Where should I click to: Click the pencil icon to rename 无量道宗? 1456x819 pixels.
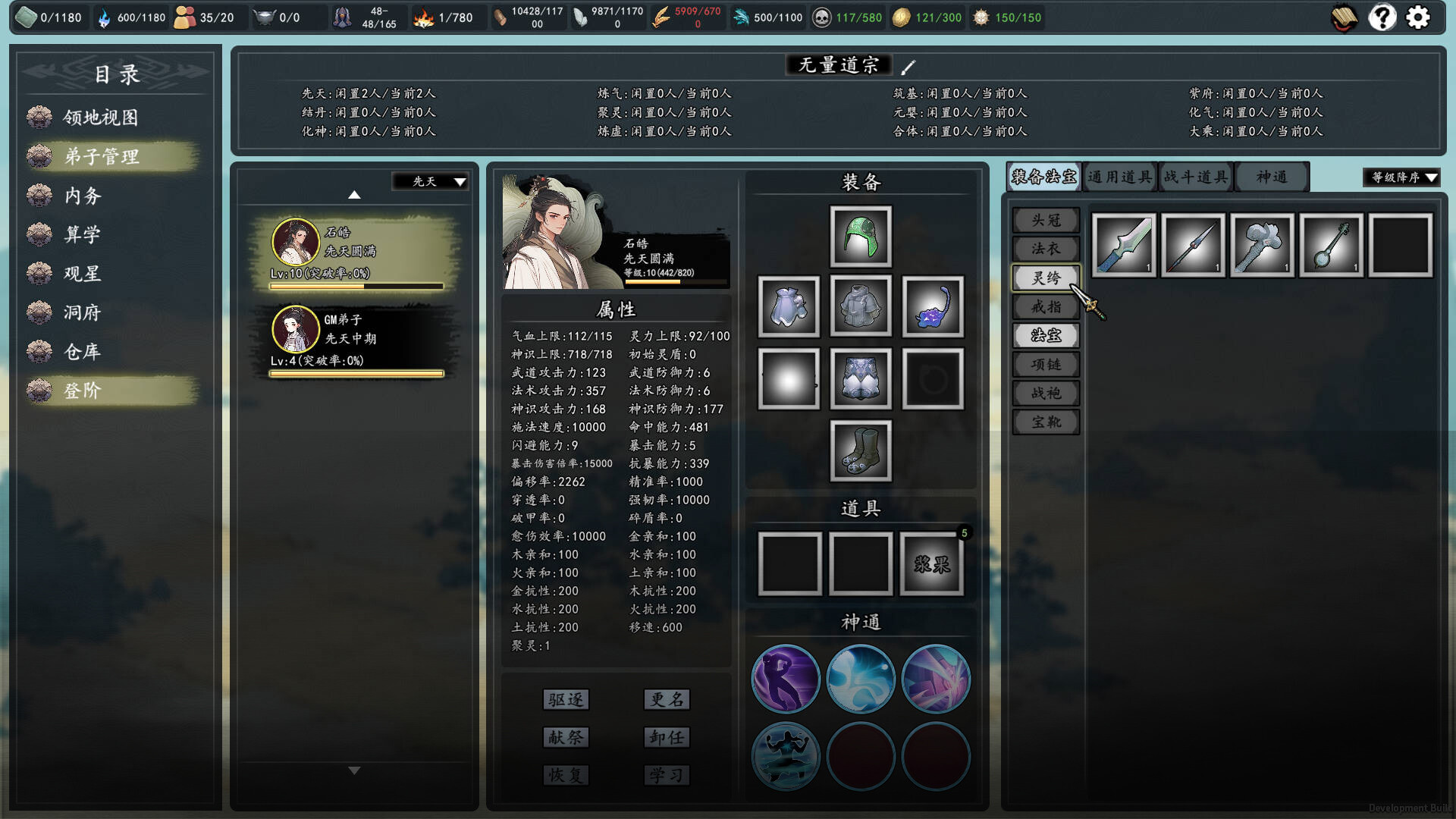point(907,65)
